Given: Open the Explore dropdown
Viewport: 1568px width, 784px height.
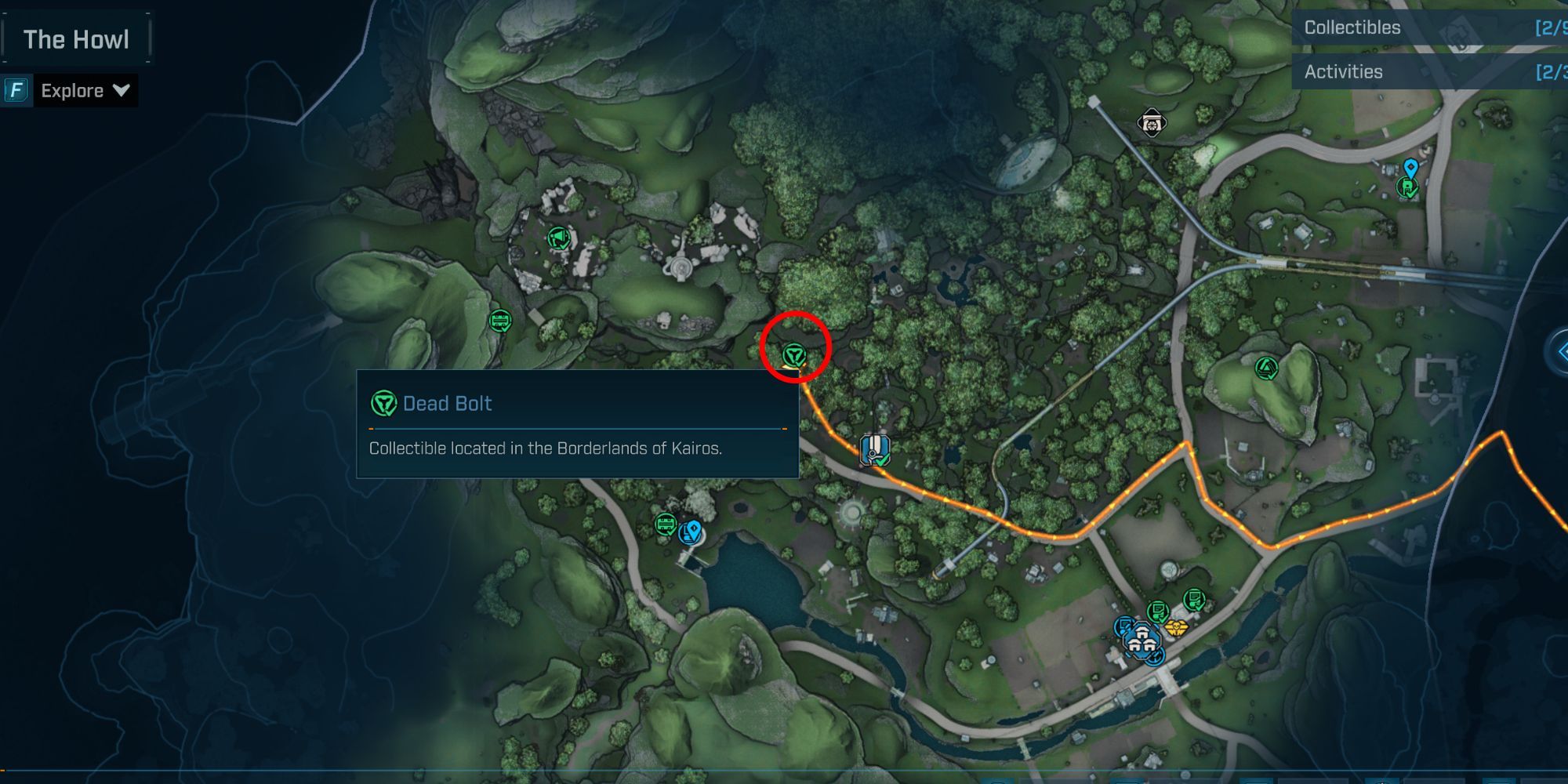Looking at the screenshot, I should point(84,91).
